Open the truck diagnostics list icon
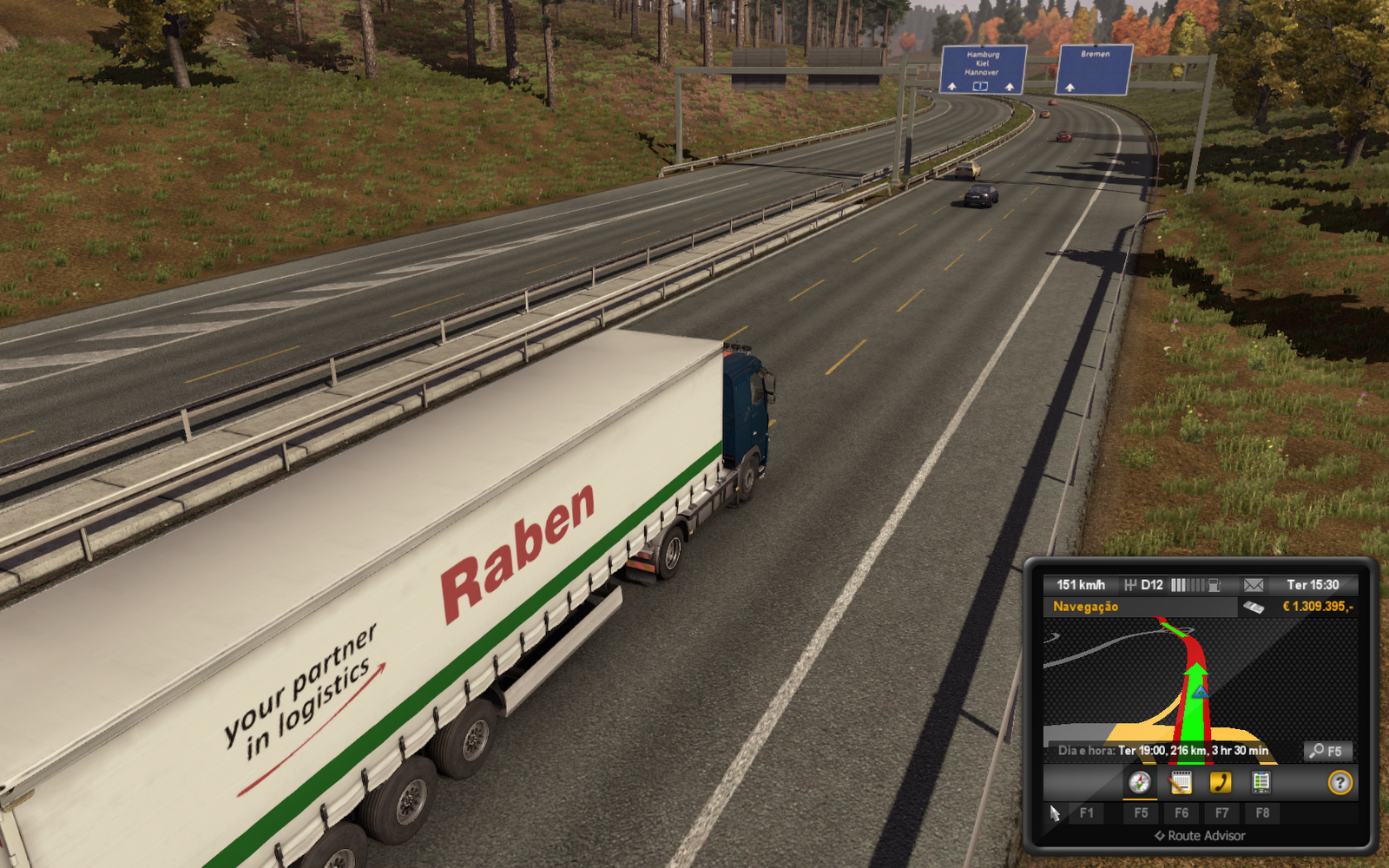Screen dimensions: 1389x868 pos(1262,782)
